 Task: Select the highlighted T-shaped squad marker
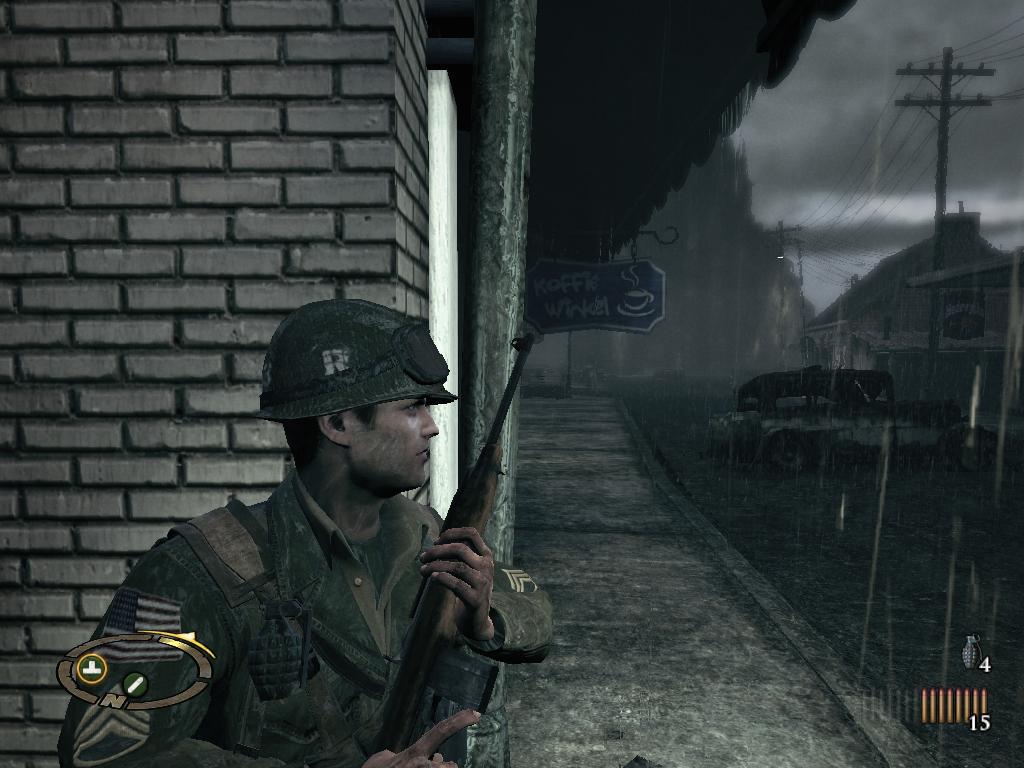pos(93,670)
